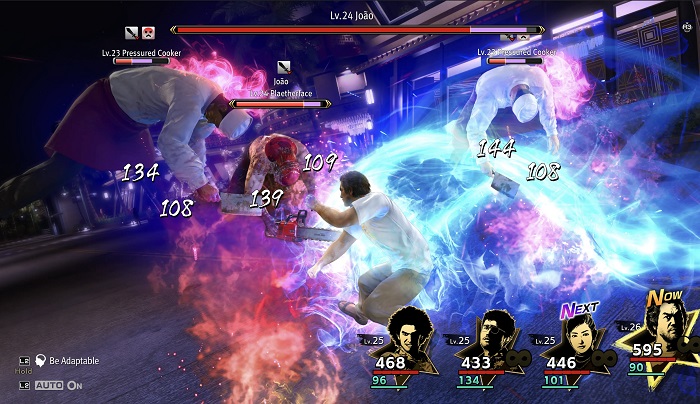Screen dimensions: 700x404
Task: Target João's Blaetherface nameplate
Action: [x=283, y=90]
